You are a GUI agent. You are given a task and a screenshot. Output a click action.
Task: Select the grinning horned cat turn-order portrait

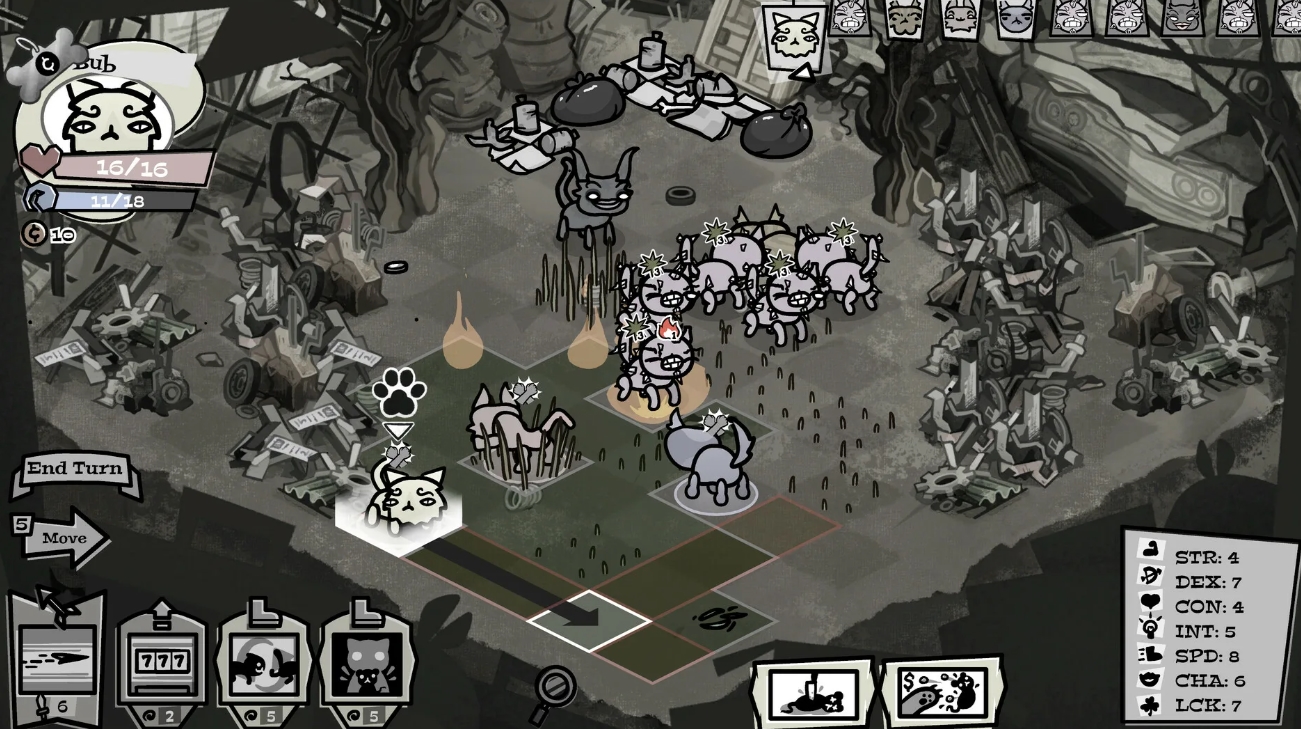[x=1182, y=18]
